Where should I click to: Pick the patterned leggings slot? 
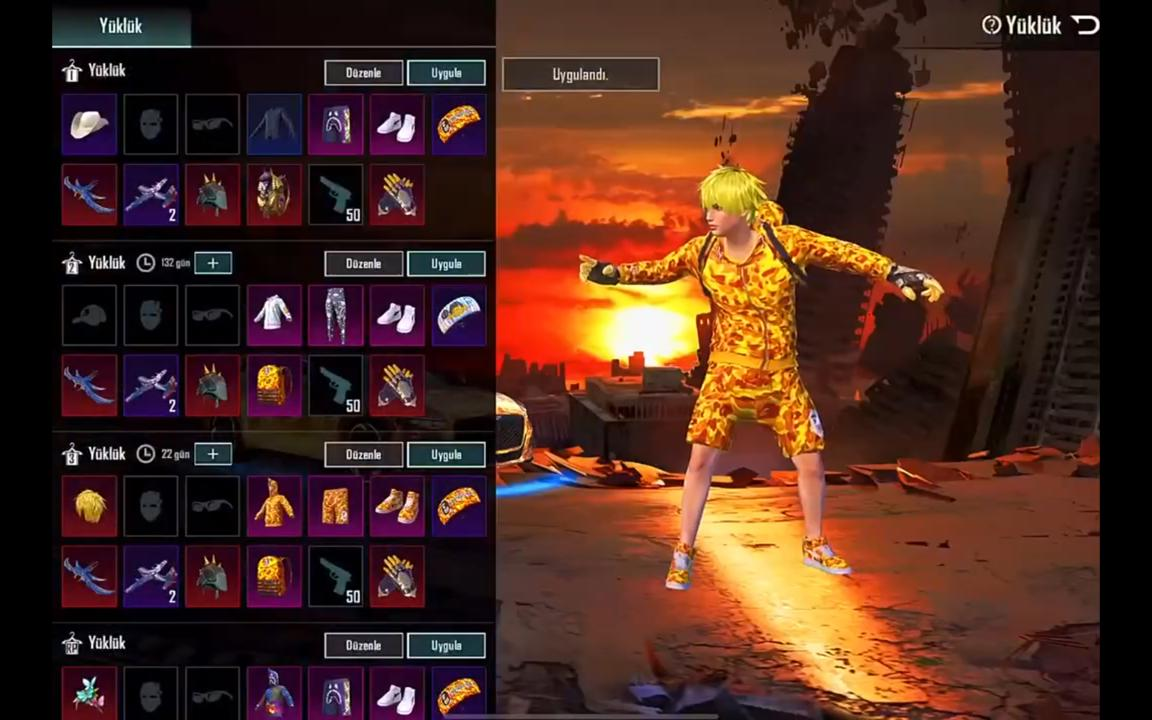click(336, 315)
